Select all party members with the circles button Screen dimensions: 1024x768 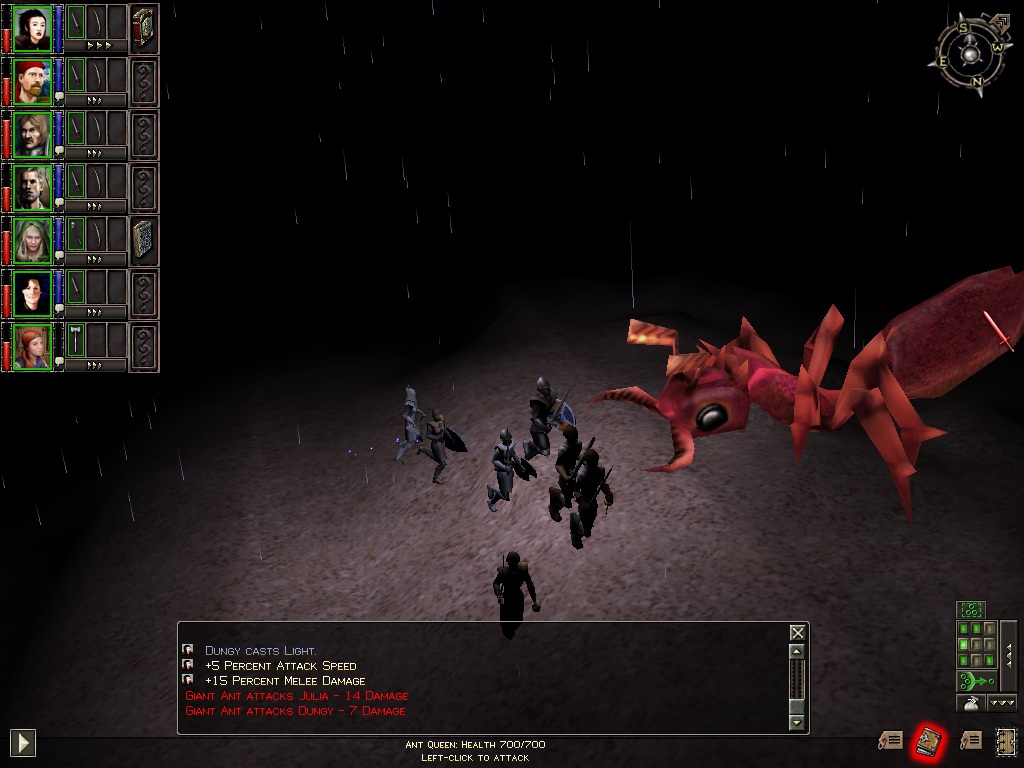tap(971, 609)
